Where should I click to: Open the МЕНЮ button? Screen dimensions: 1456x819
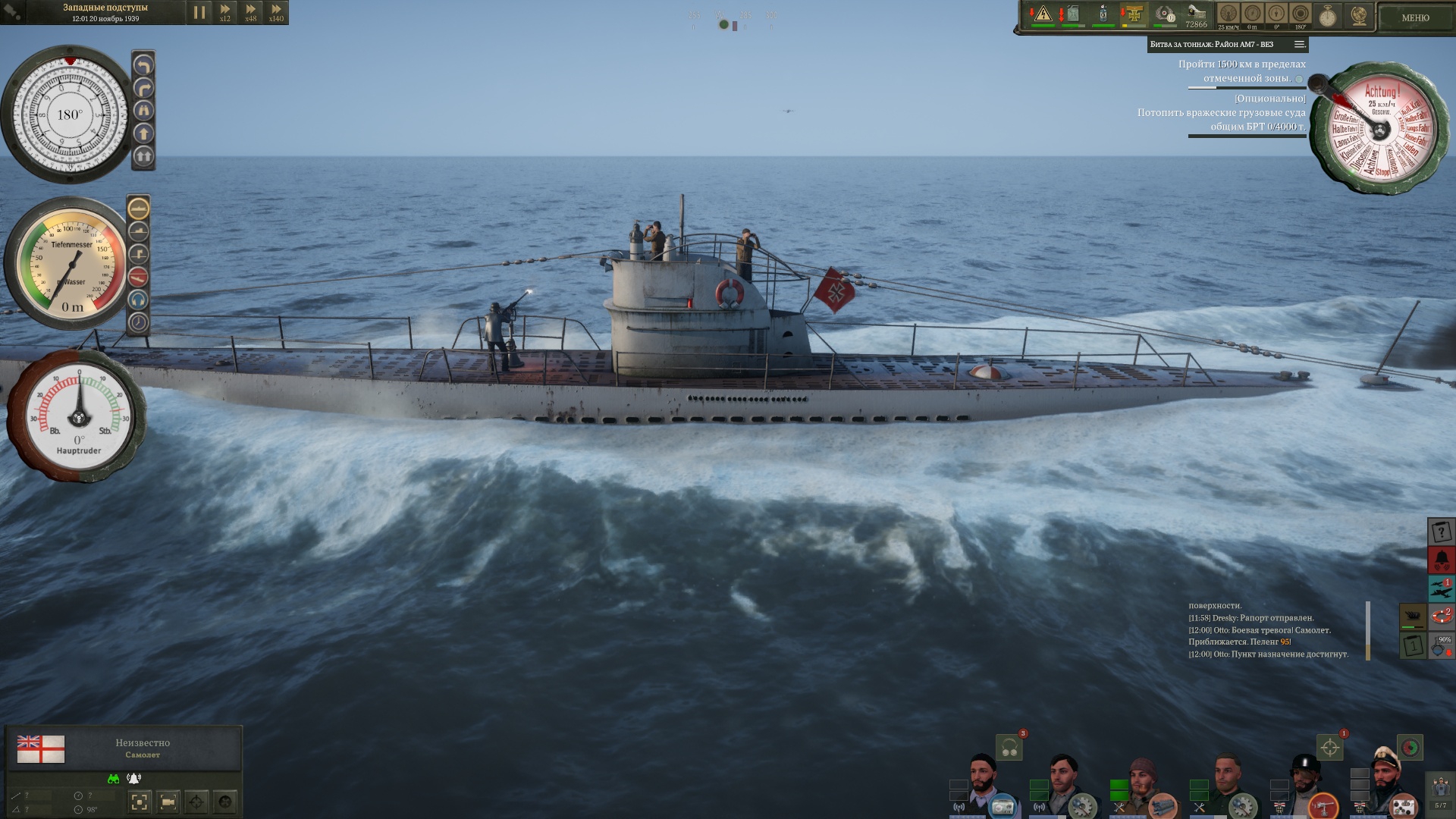click(1414, 17)
